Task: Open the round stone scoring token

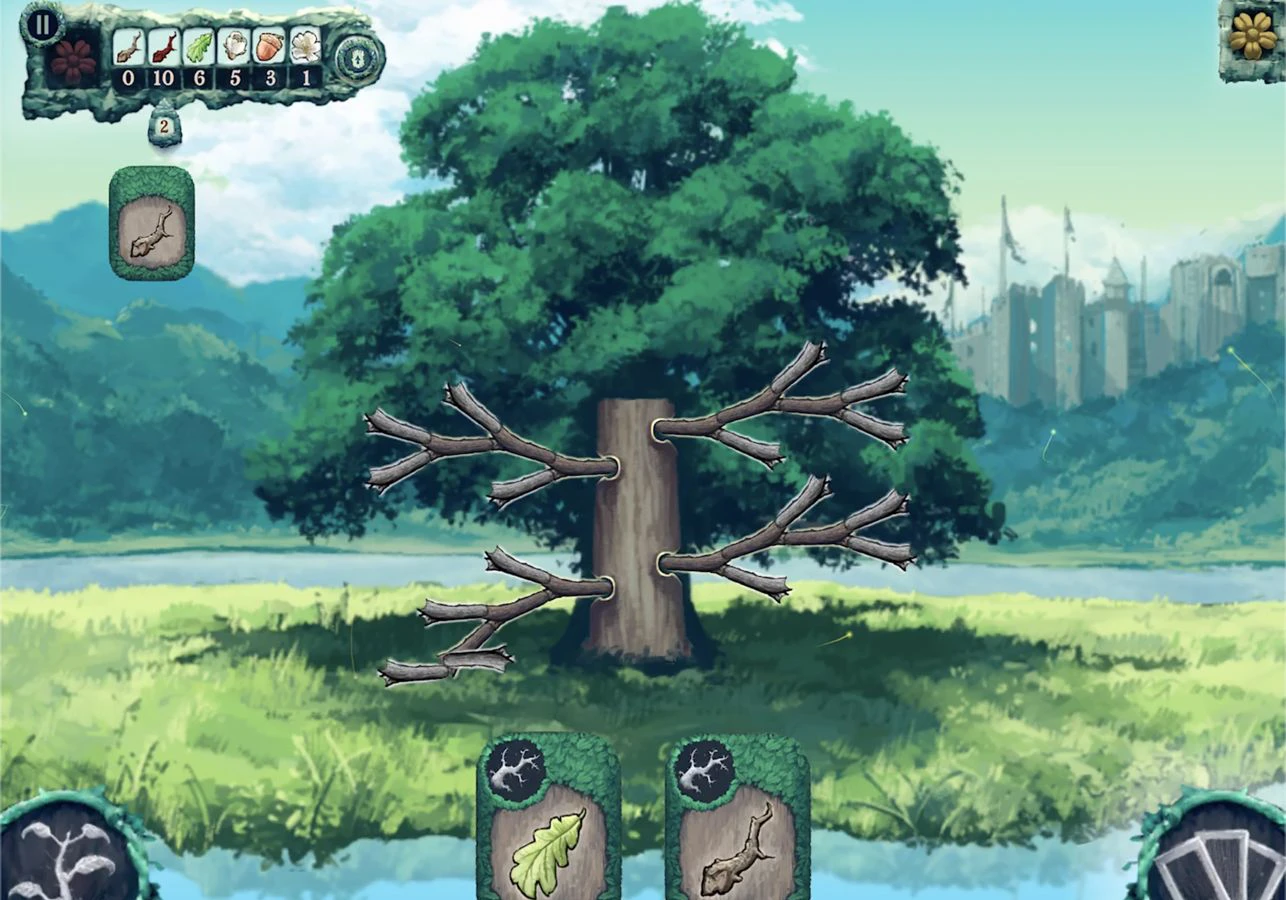Action: (x=358, y=57)
